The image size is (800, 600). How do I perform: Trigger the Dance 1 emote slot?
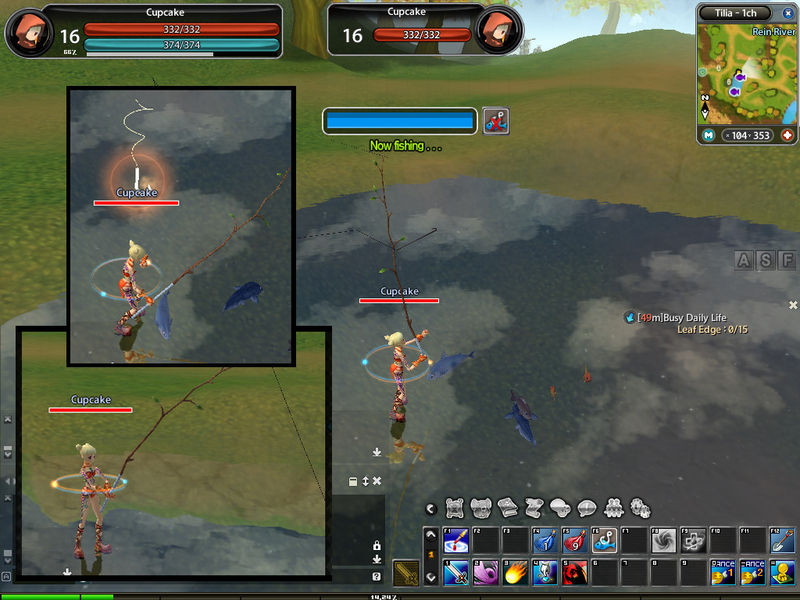(x=722, y=573)
